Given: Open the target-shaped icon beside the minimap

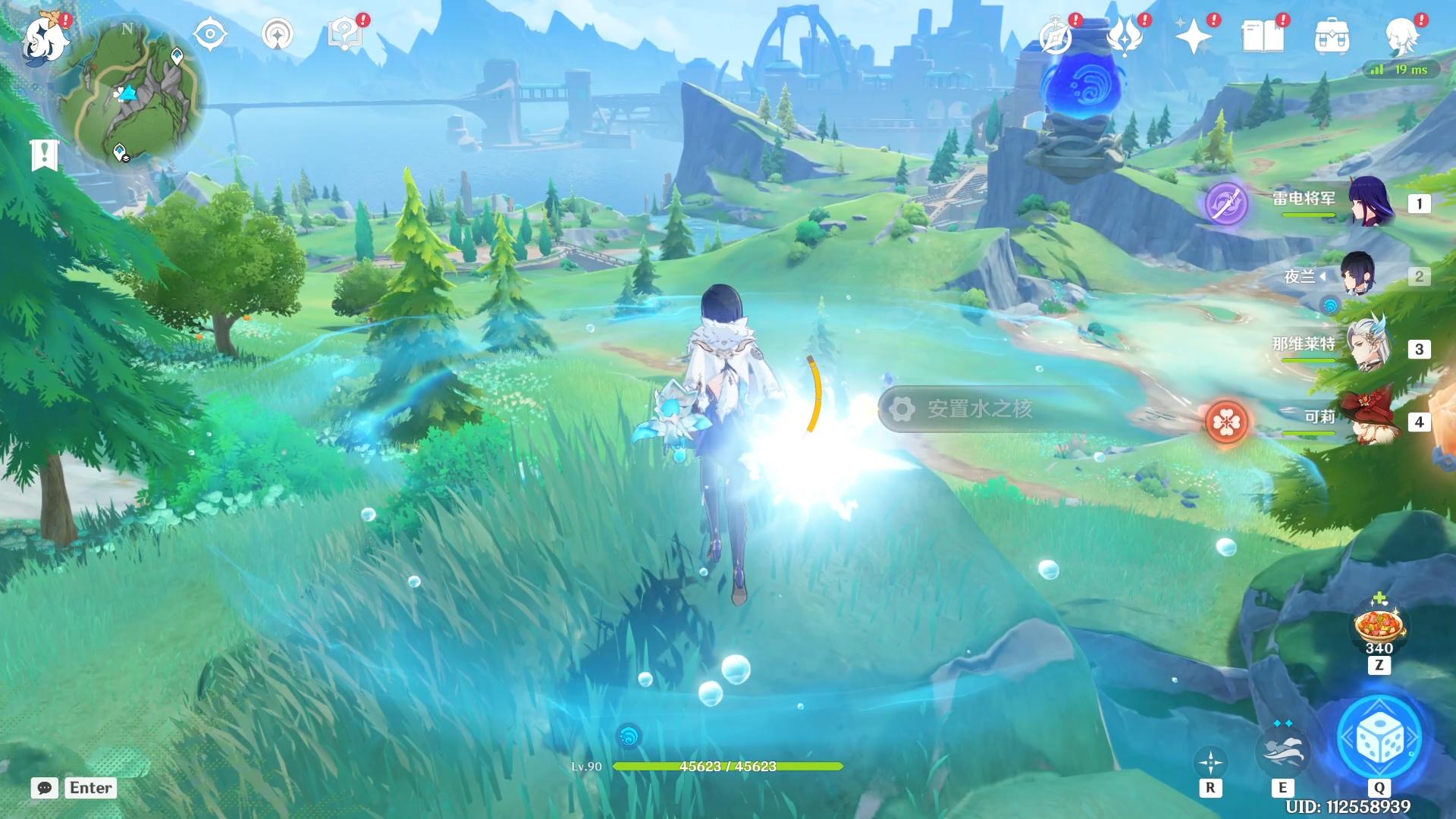Looking at the screenshot, I should (x=210, y=34).
